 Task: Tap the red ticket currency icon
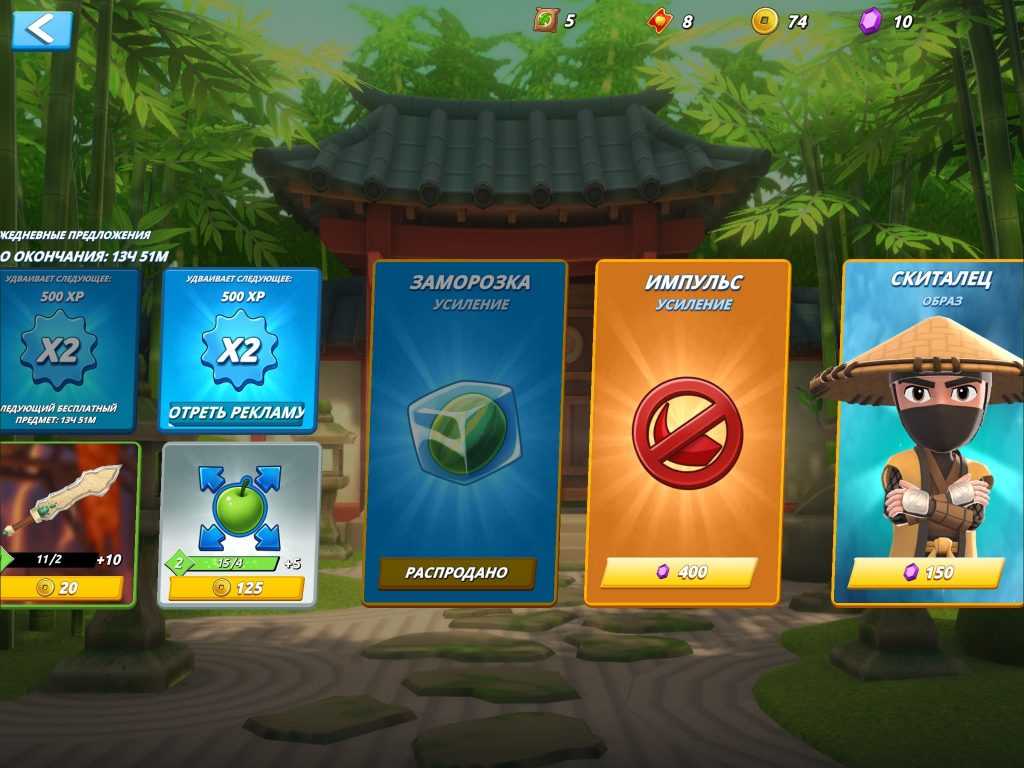pyautogui.click(x=657, y=21)
